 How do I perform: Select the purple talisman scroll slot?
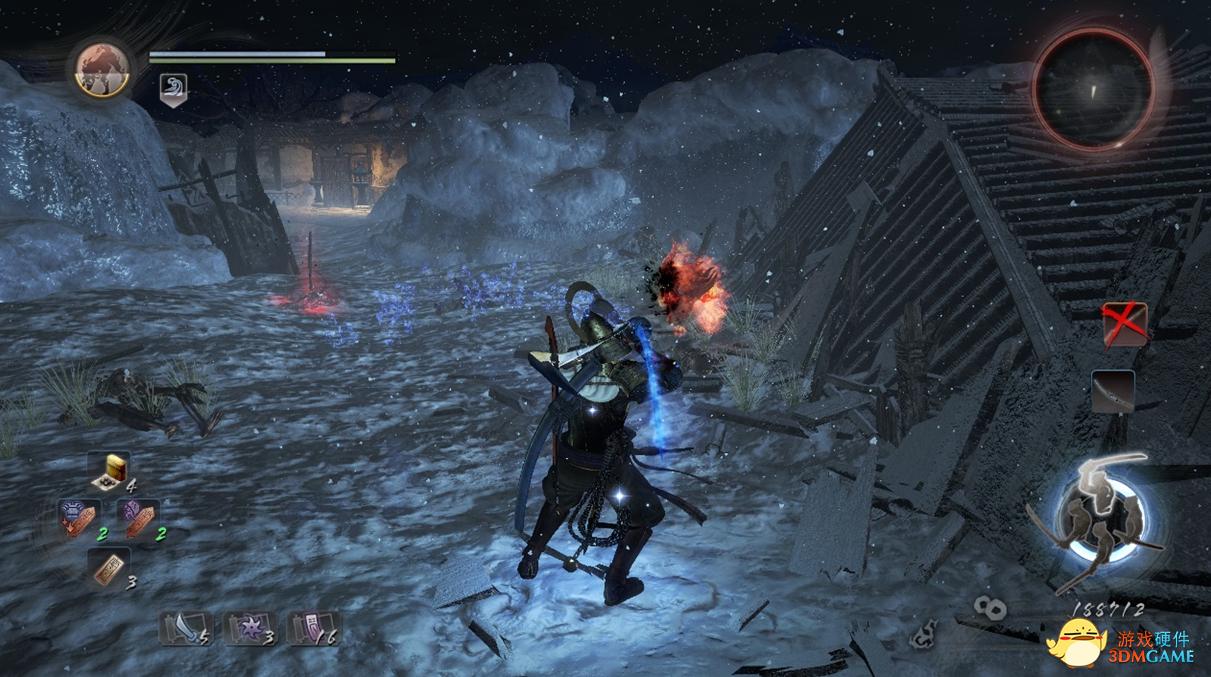pyautogui.click(x=310, y=627)
